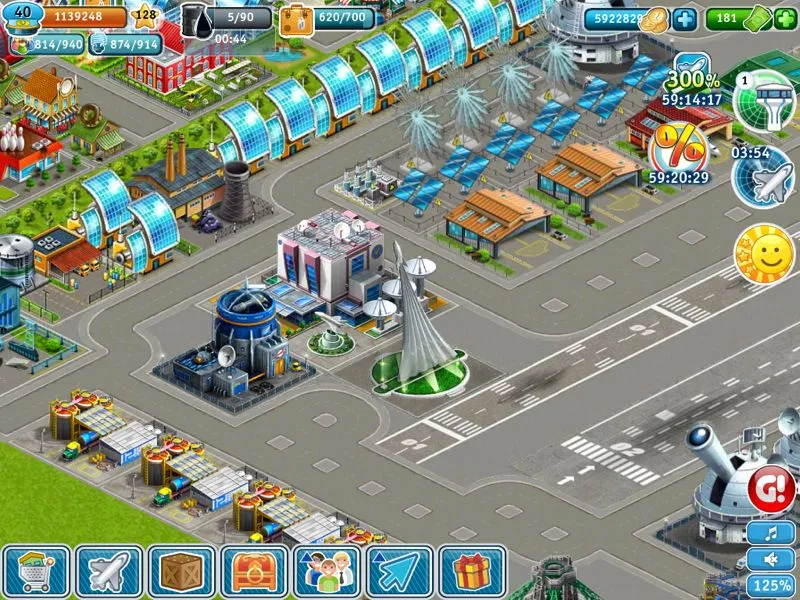Select the blue paper plane button
Image resolution: width=800 pixels, height=600 pixels.
point(399,571)
